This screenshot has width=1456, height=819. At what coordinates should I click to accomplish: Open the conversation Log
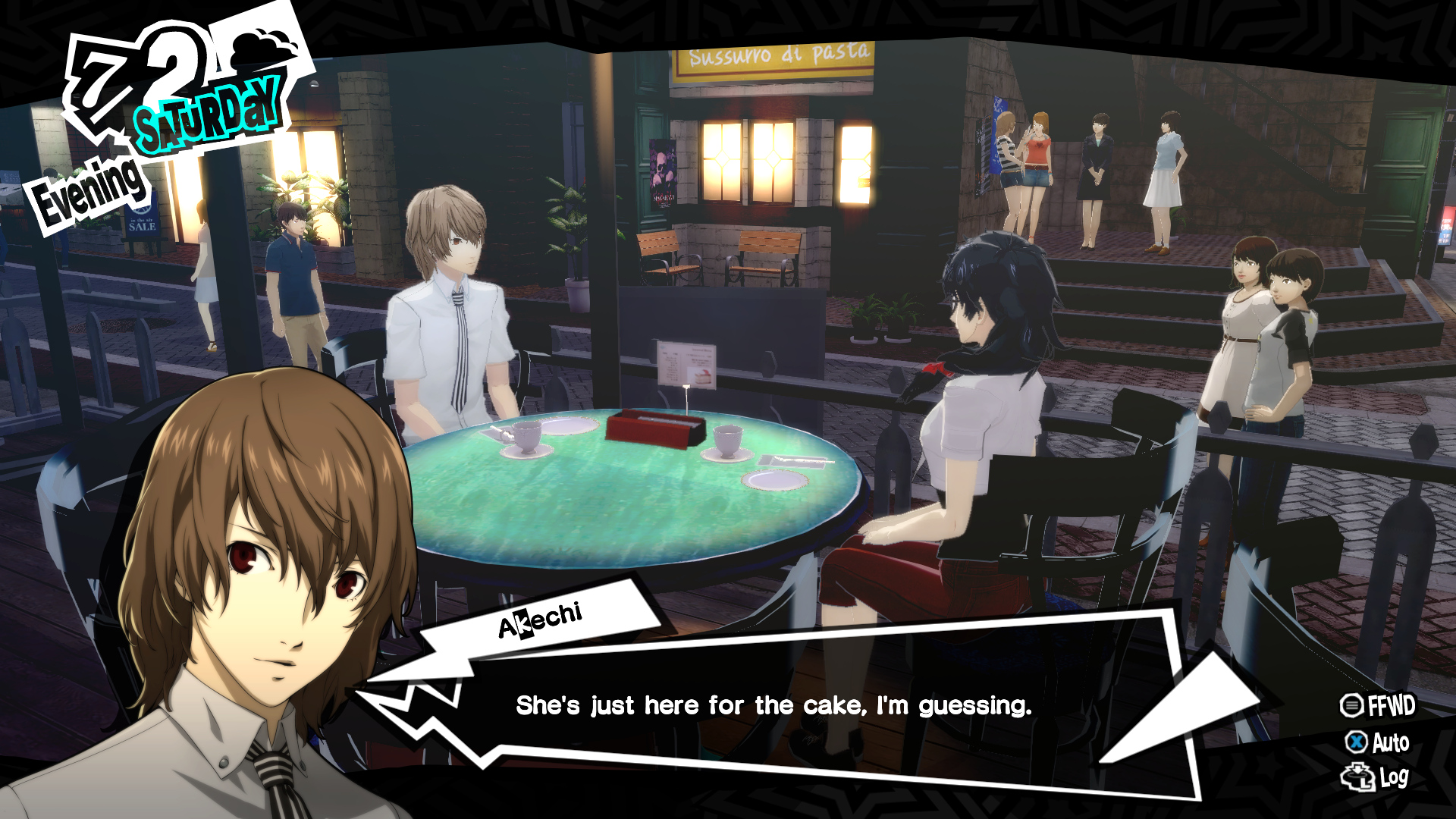click(x=1376, y=777)
